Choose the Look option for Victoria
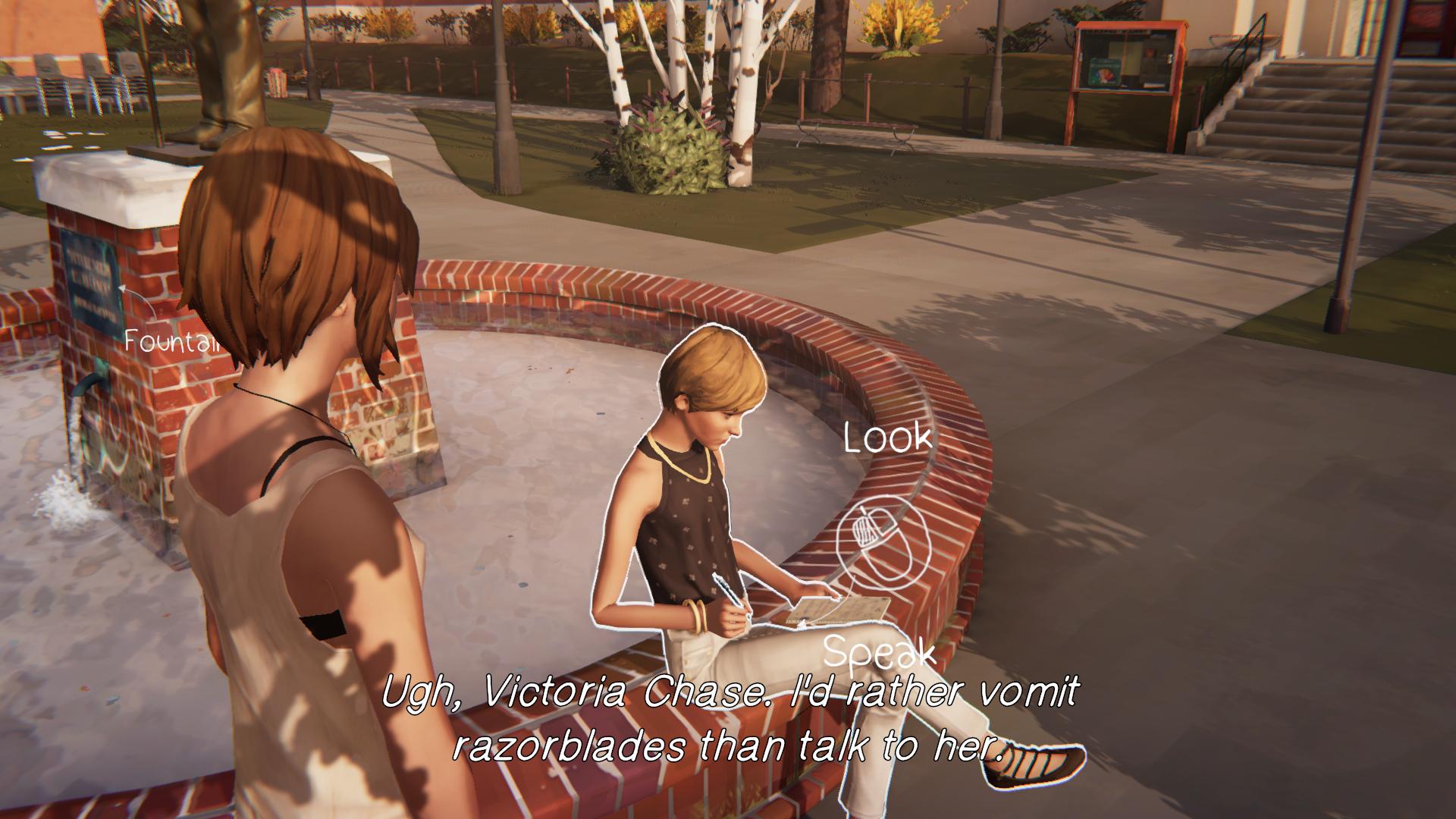 [888, 439]
